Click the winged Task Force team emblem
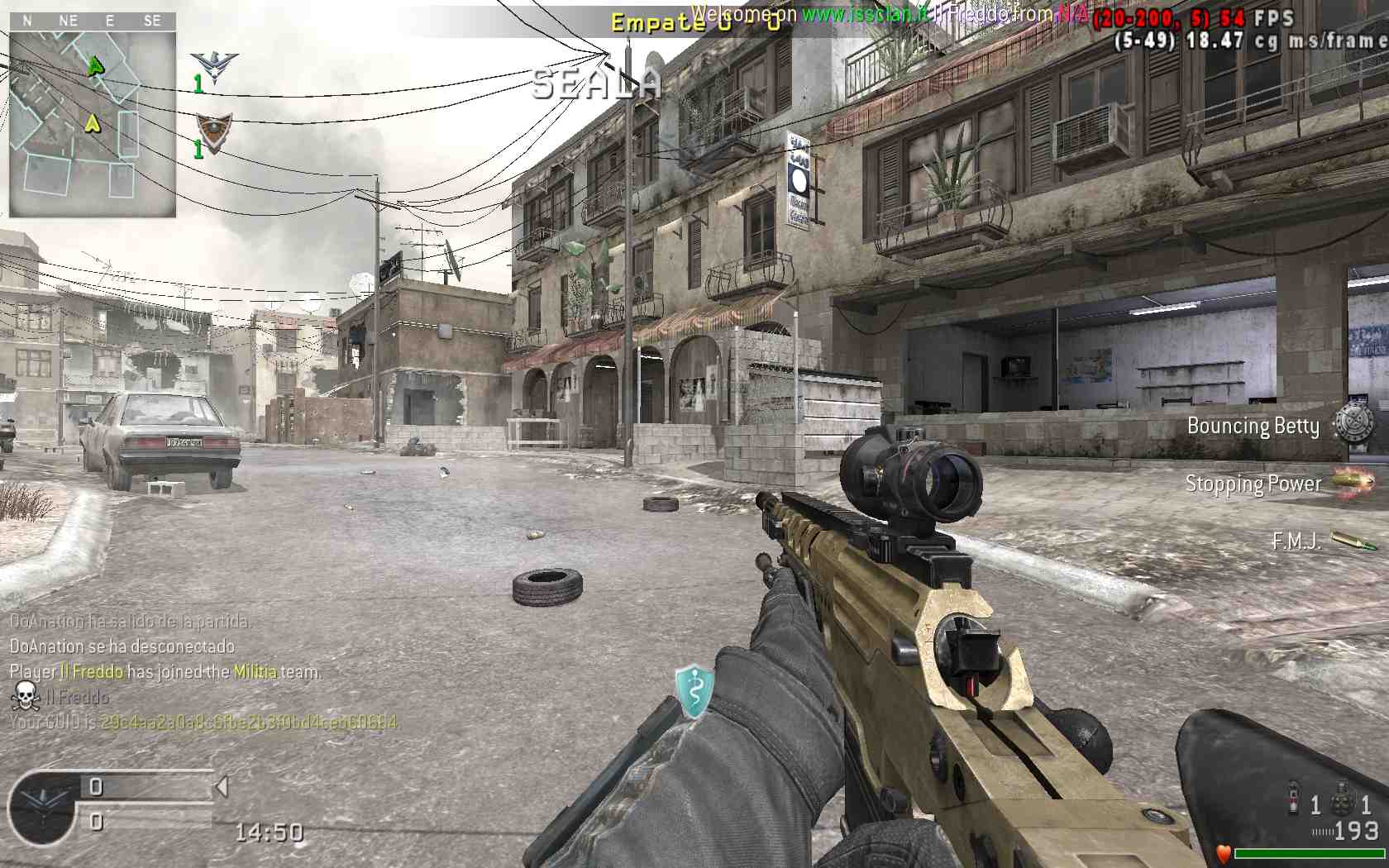Image resolution: width=1389 pixels, height=868 pixels. click(214, 68)
